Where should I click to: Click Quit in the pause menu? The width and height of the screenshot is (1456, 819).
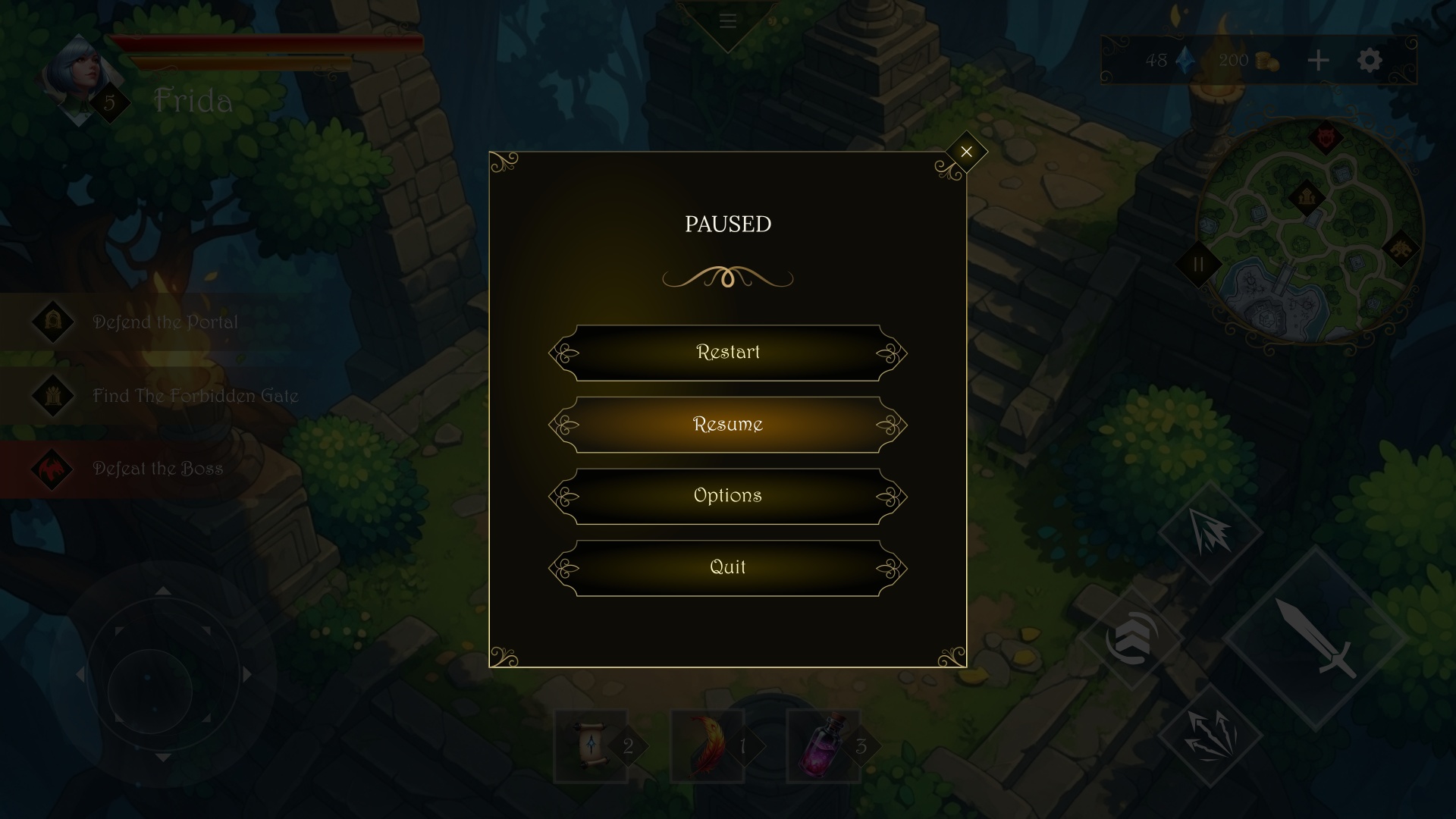727,566
